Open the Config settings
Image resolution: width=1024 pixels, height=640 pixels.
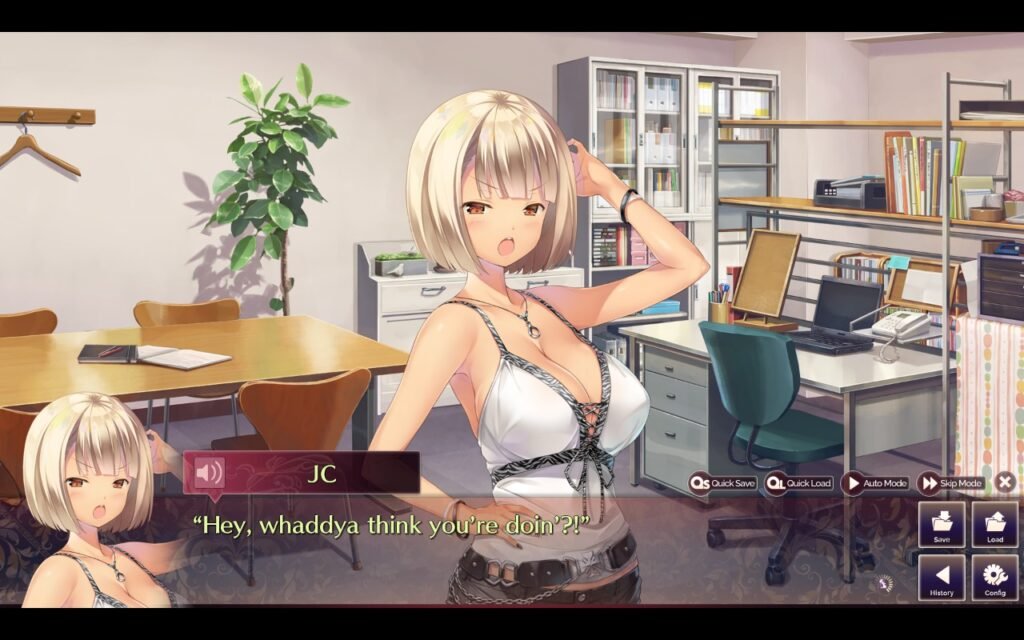pos(995,578)
